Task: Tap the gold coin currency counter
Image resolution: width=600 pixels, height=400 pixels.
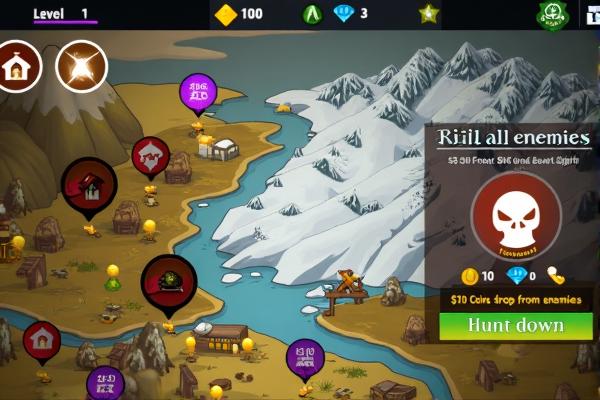Action: tap(240, 14)
